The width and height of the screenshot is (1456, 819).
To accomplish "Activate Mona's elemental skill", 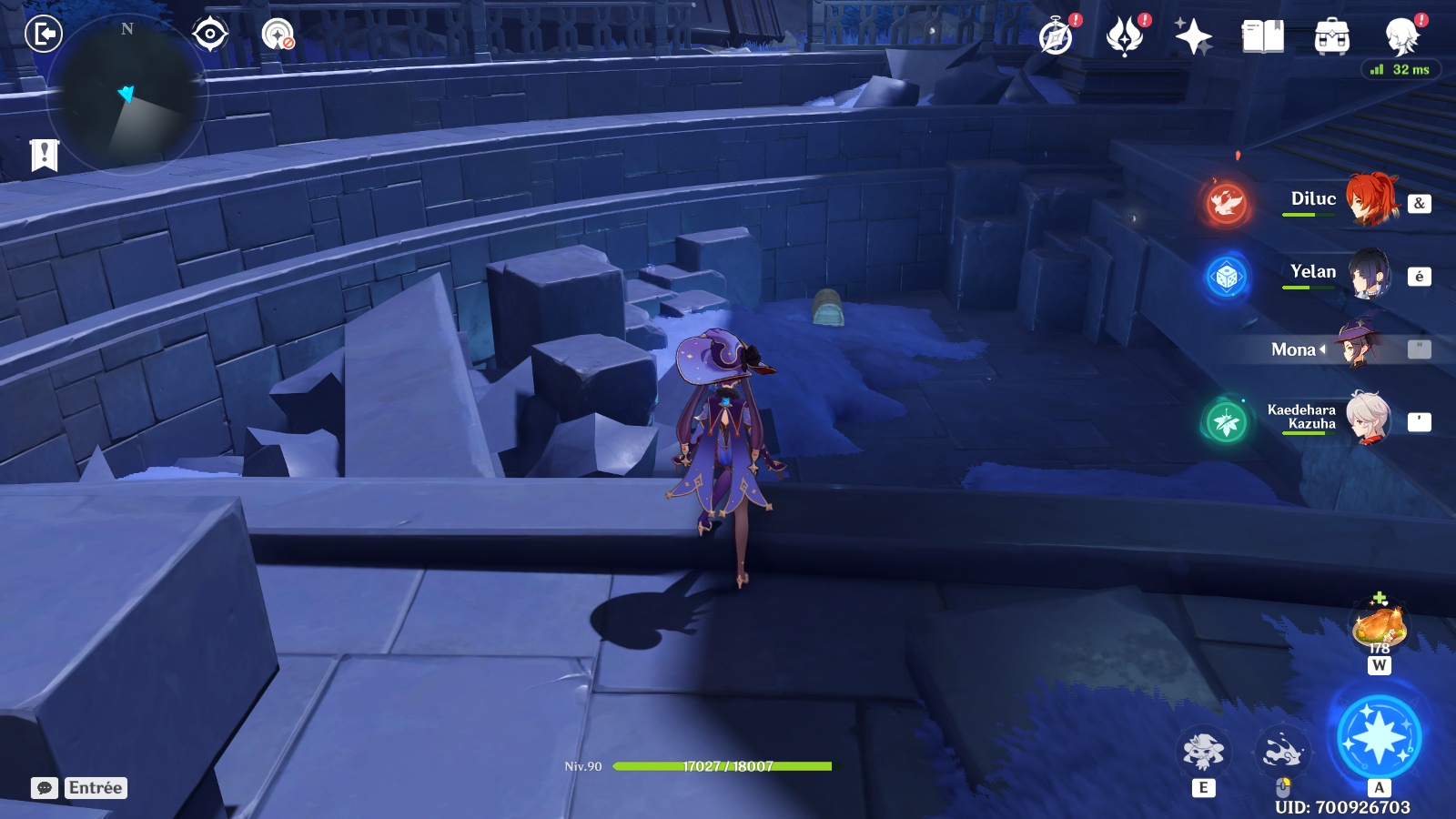I will point(1203,752).
